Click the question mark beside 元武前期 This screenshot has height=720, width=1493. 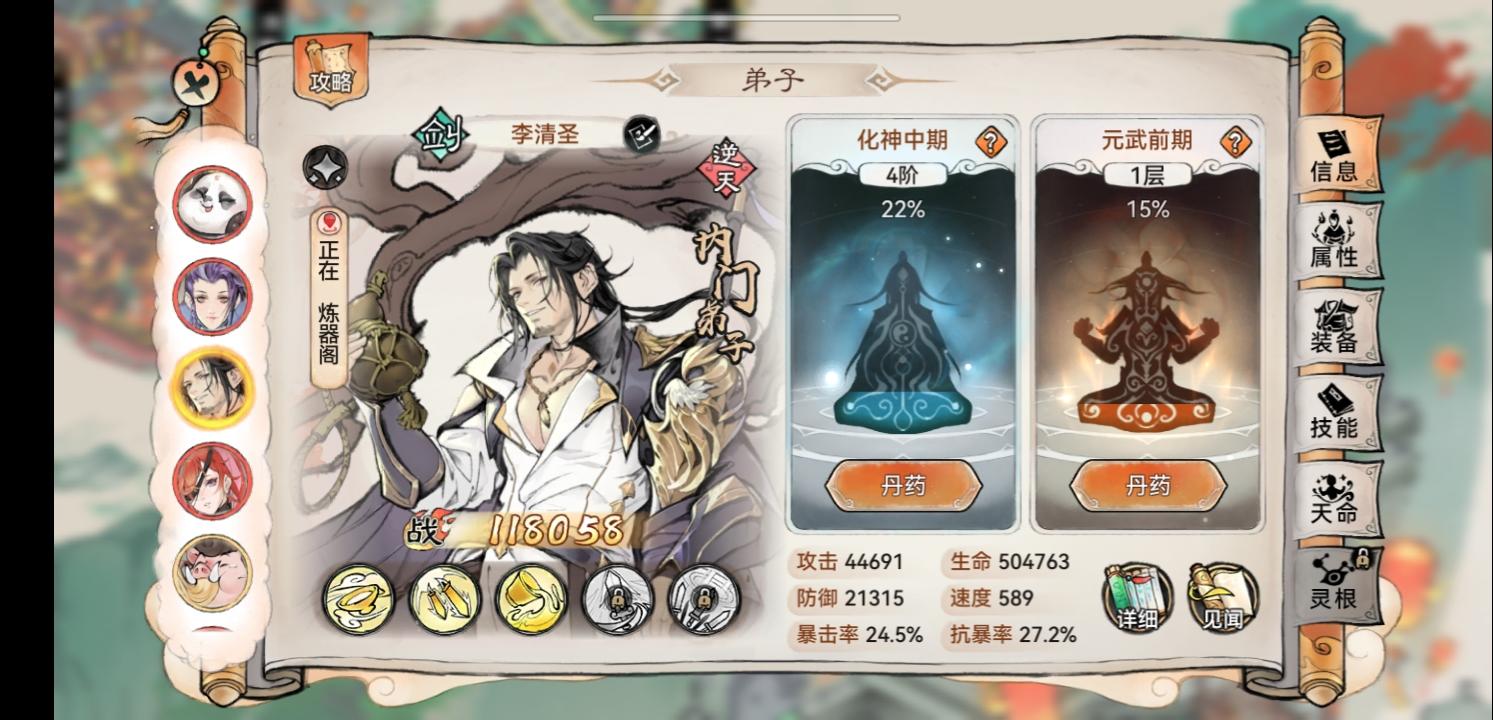click(x=1238, y=141)
